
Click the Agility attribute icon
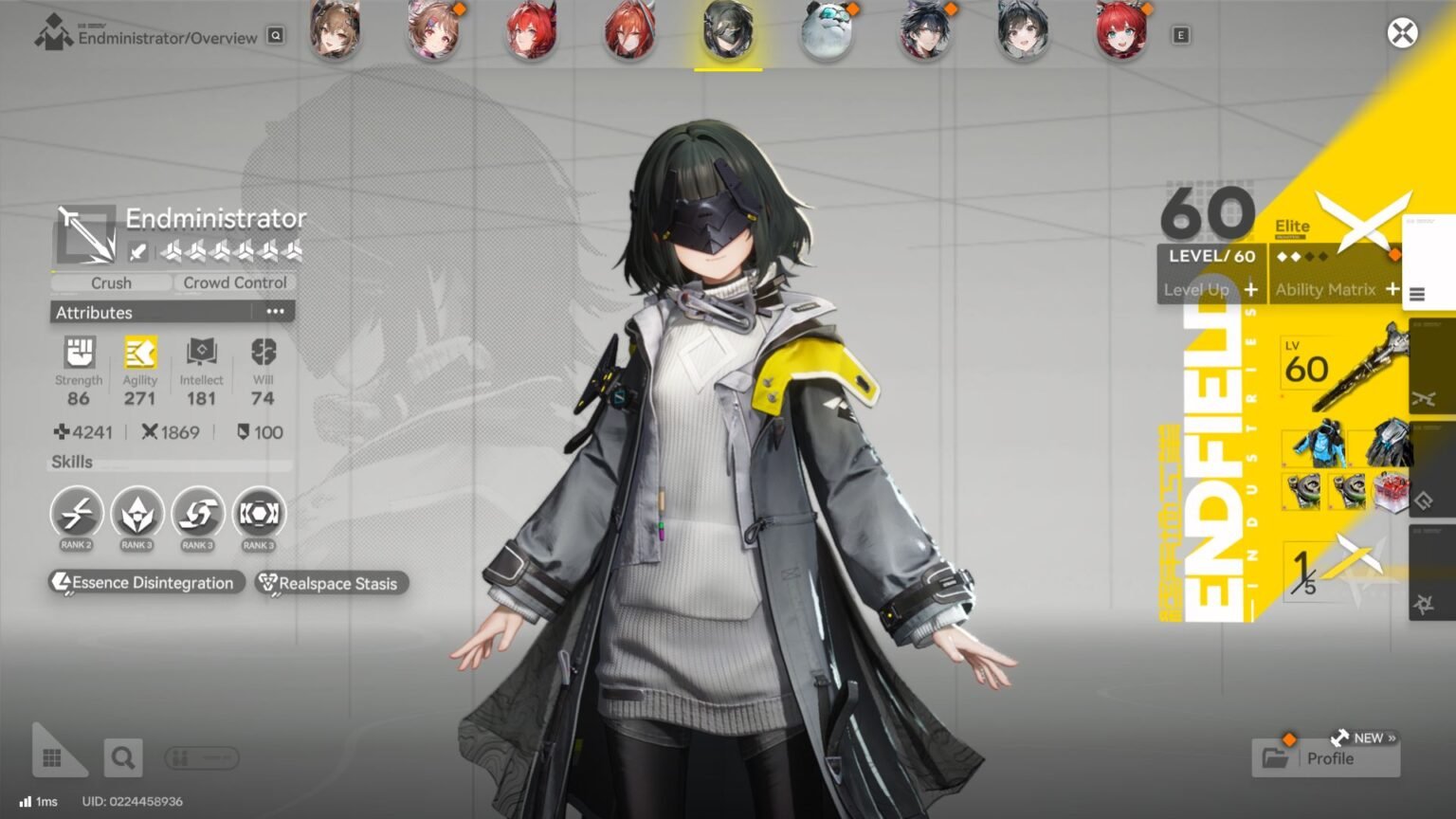pyautogui.click(x=139, y=353)
